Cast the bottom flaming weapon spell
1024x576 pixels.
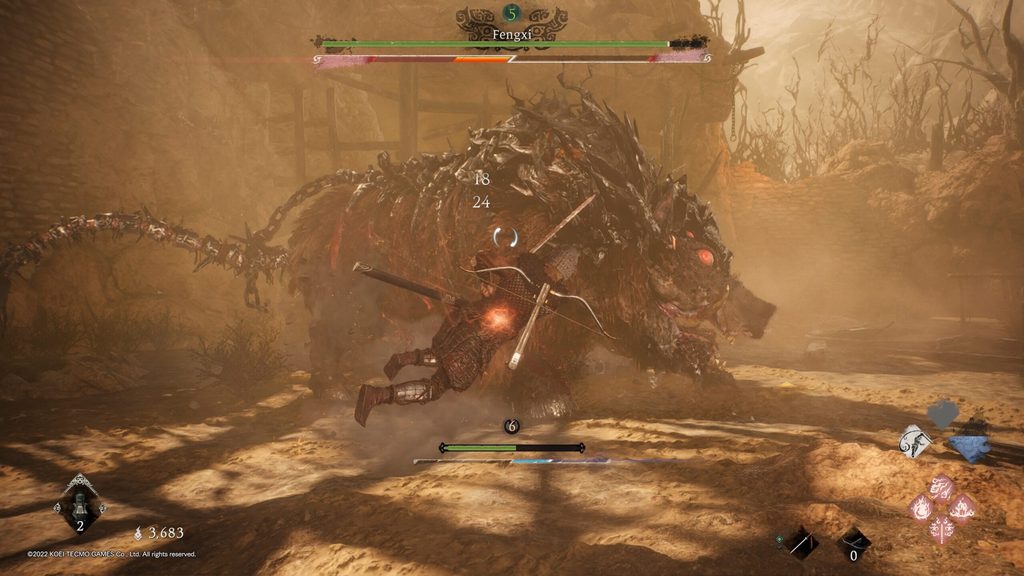pos(942,529)
